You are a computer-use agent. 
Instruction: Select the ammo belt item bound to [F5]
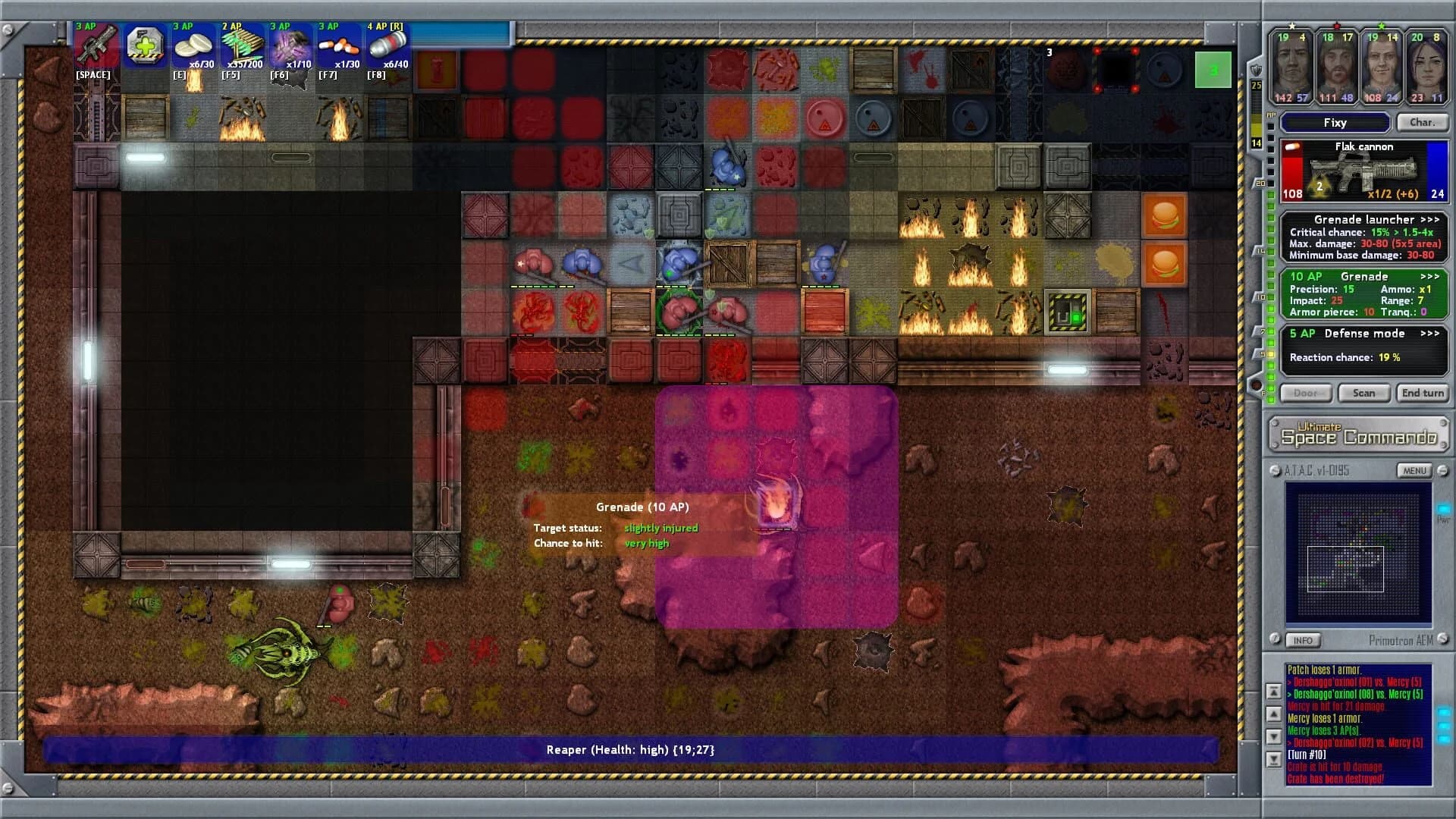pos(240,47)
